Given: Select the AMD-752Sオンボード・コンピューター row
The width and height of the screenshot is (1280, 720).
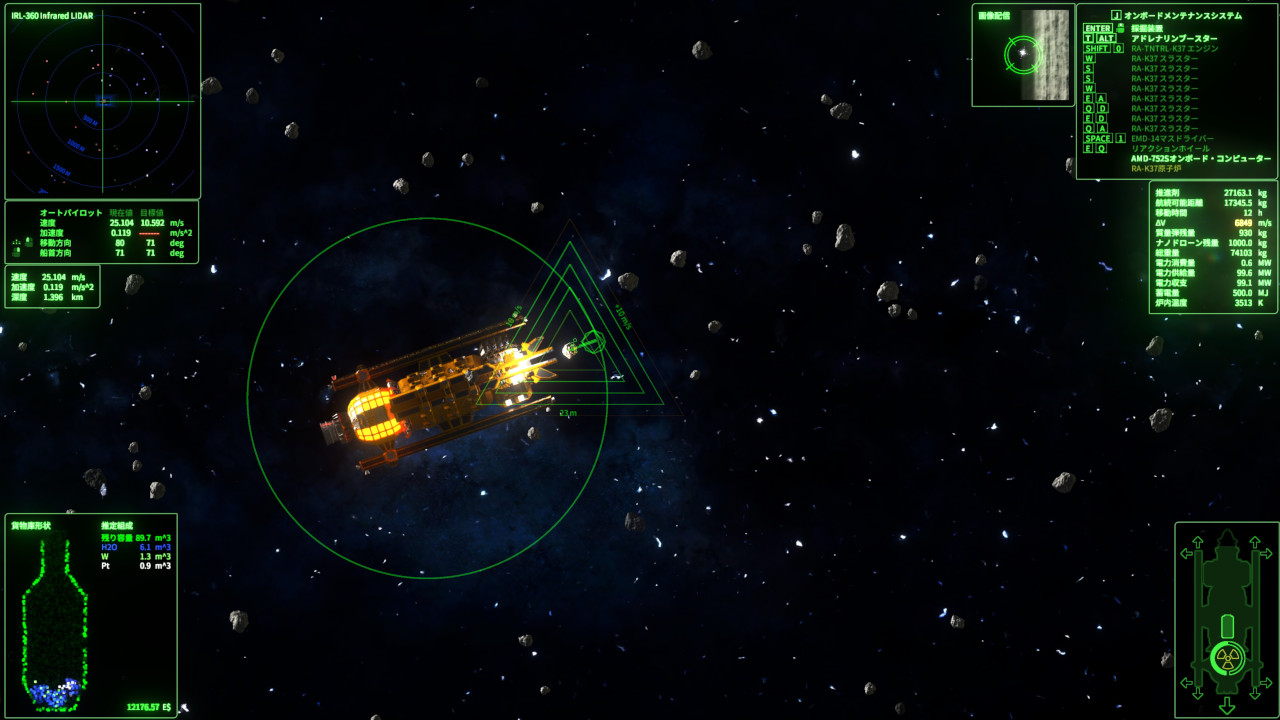Looking at the screenshot, I should (1201, 158).
